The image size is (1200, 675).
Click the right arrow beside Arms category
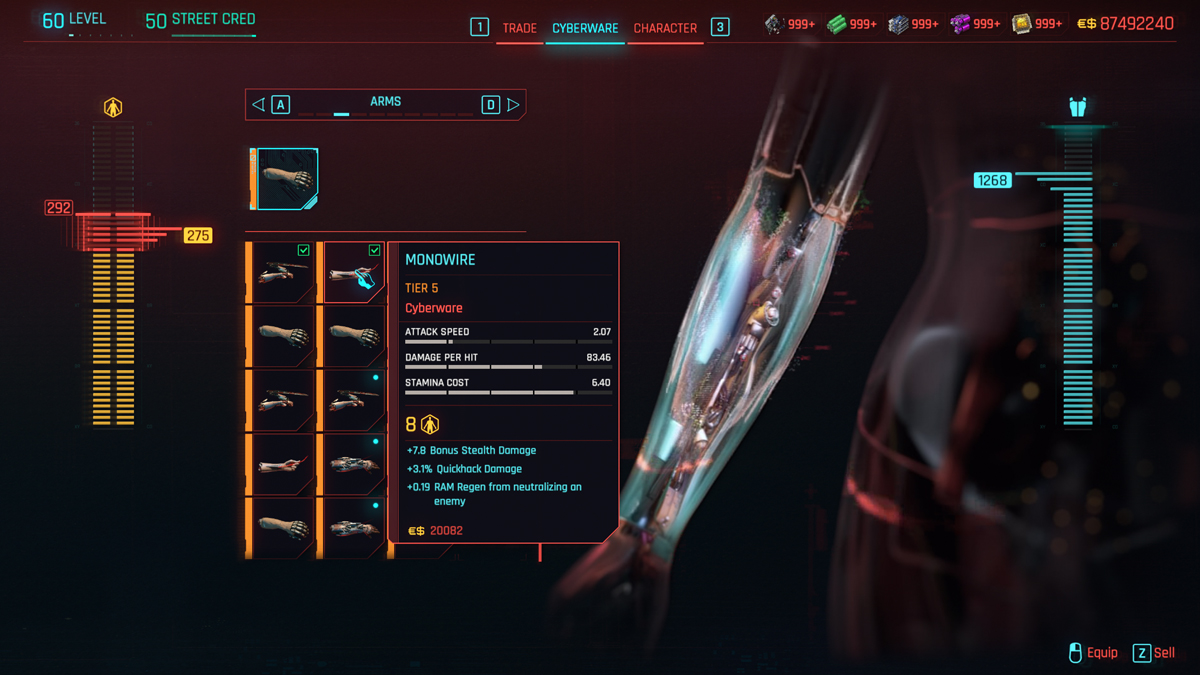click(513, 104)
